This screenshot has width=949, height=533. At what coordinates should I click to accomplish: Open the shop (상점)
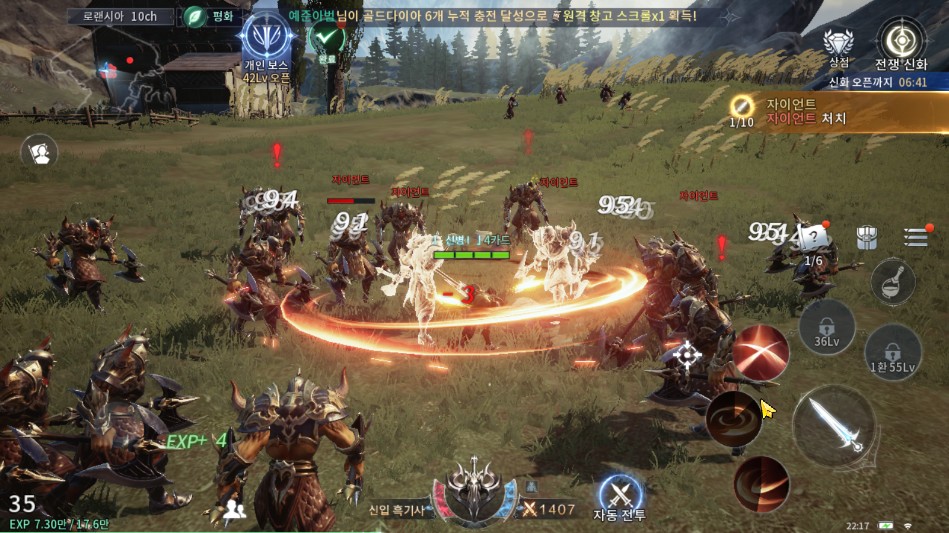click(x=838, y=47)
